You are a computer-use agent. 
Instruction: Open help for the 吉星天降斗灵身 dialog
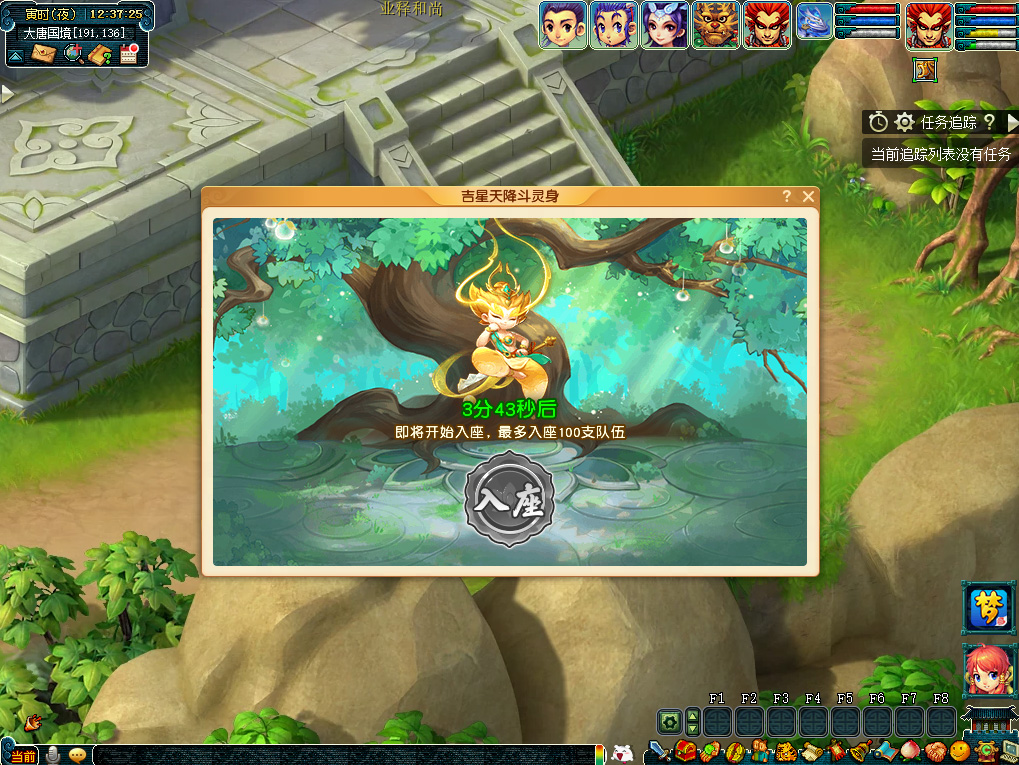tap(787, 197)
